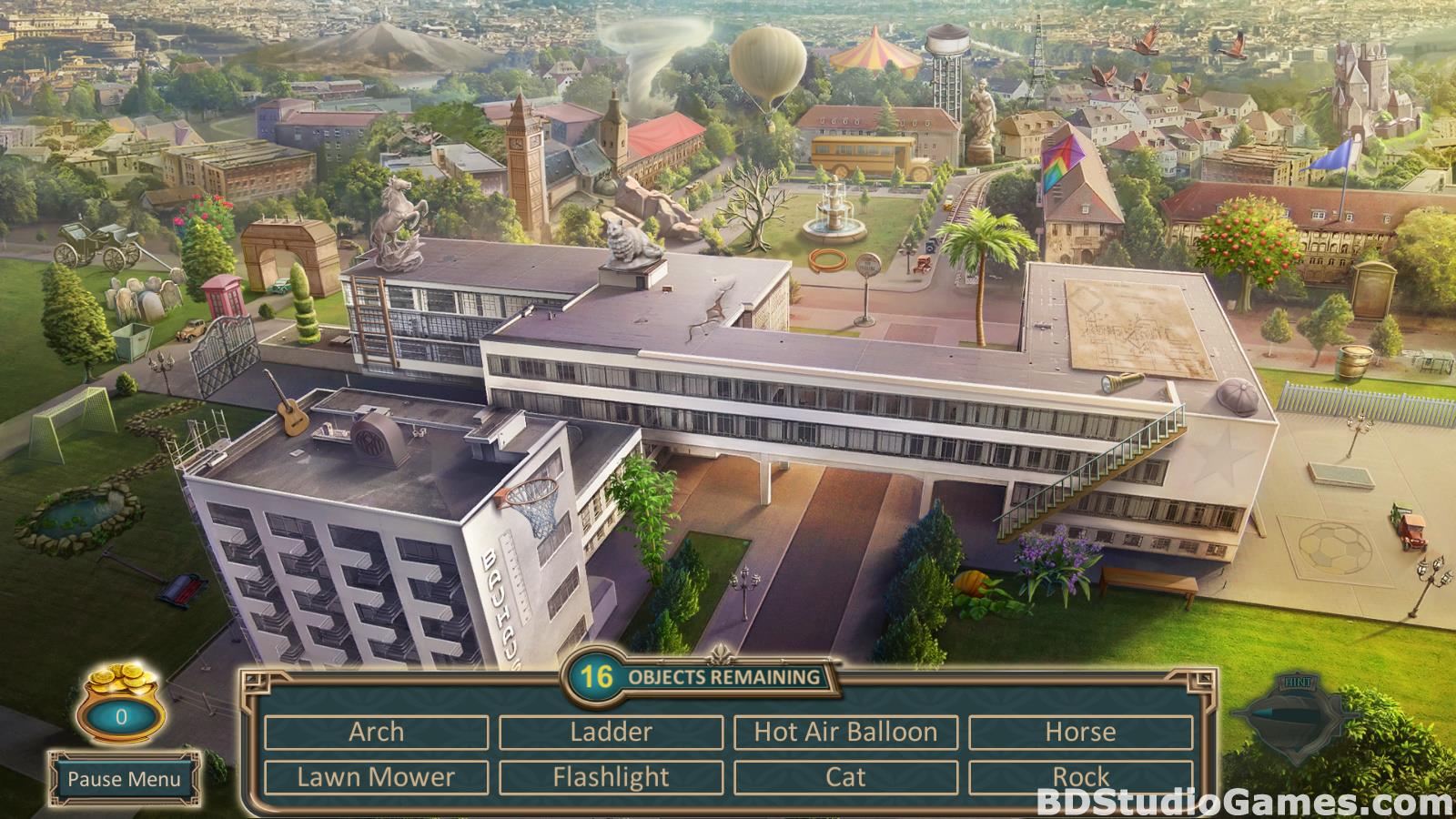This screenshot has height=819, width=1456.
Task: Click the Hot Air Balloon list entry
Action: (845, 732)
